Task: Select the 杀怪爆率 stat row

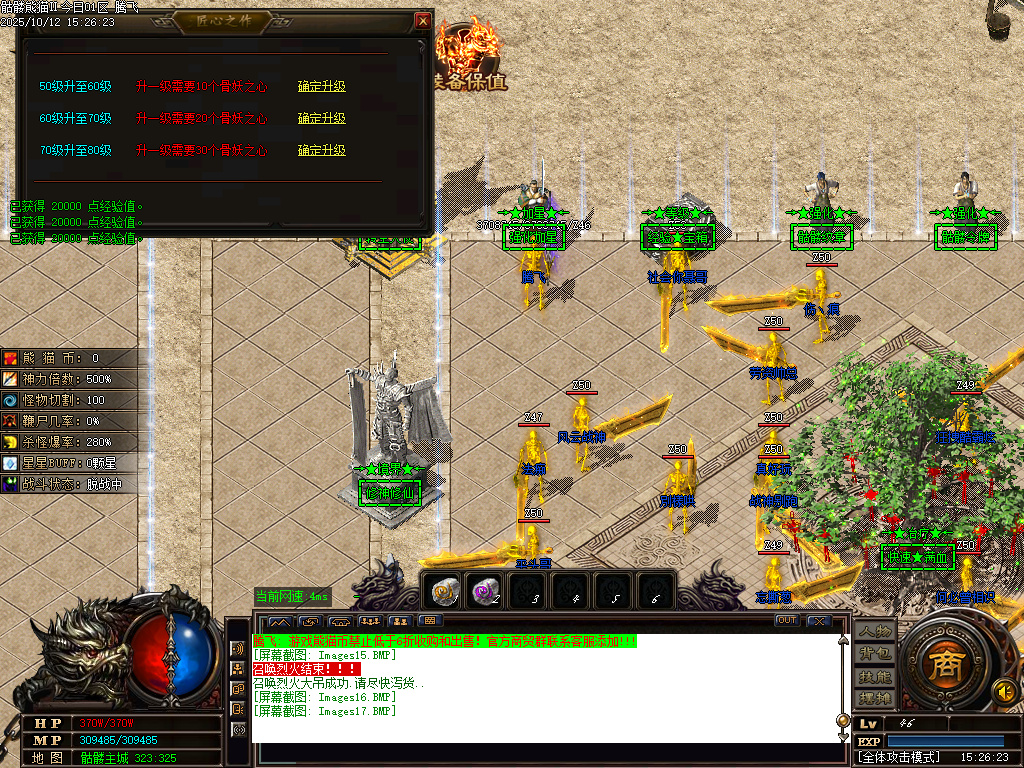Action: coord(68,442)
